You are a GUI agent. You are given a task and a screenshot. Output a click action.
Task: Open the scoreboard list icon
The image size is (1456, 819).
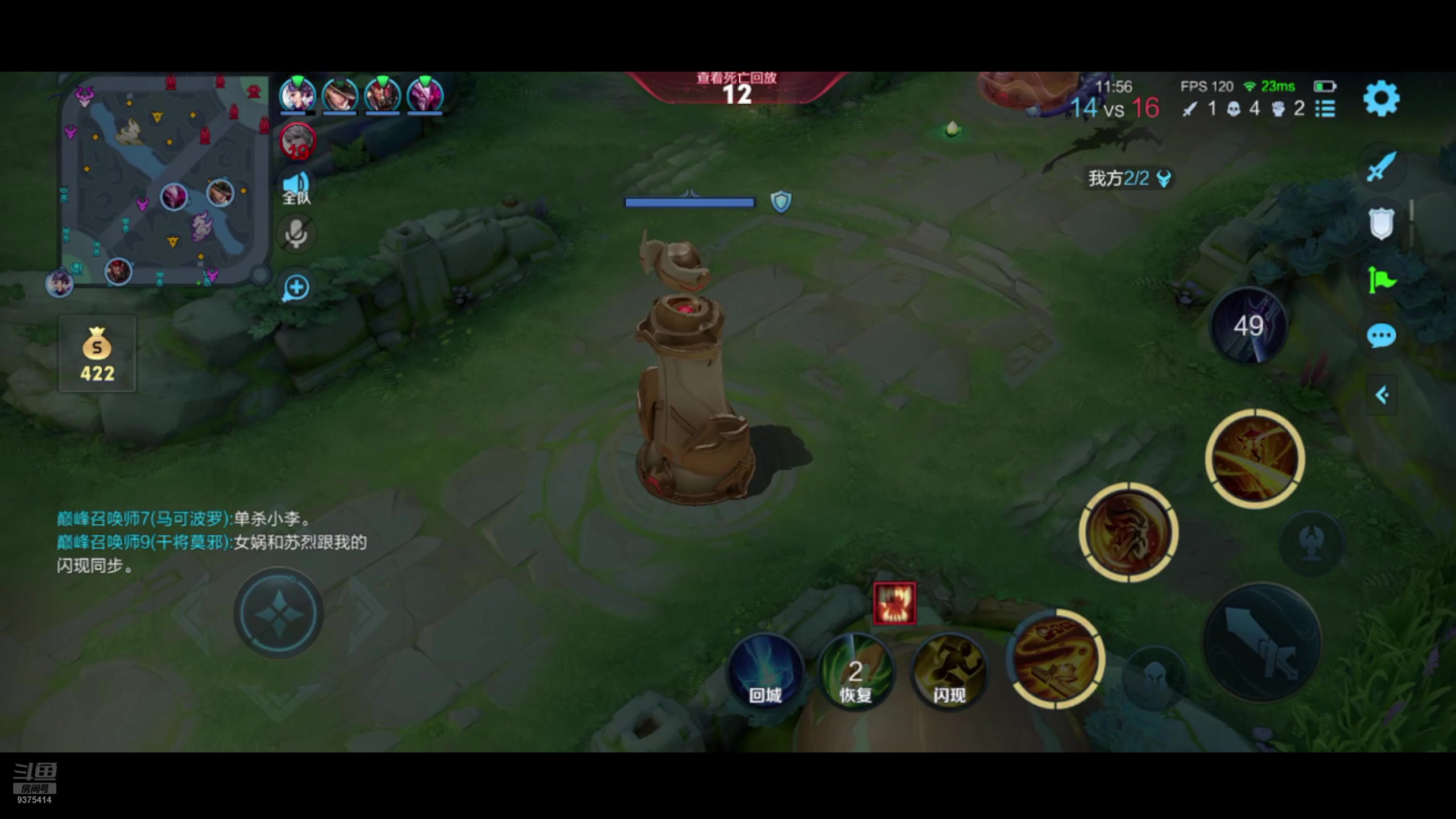1325,109
